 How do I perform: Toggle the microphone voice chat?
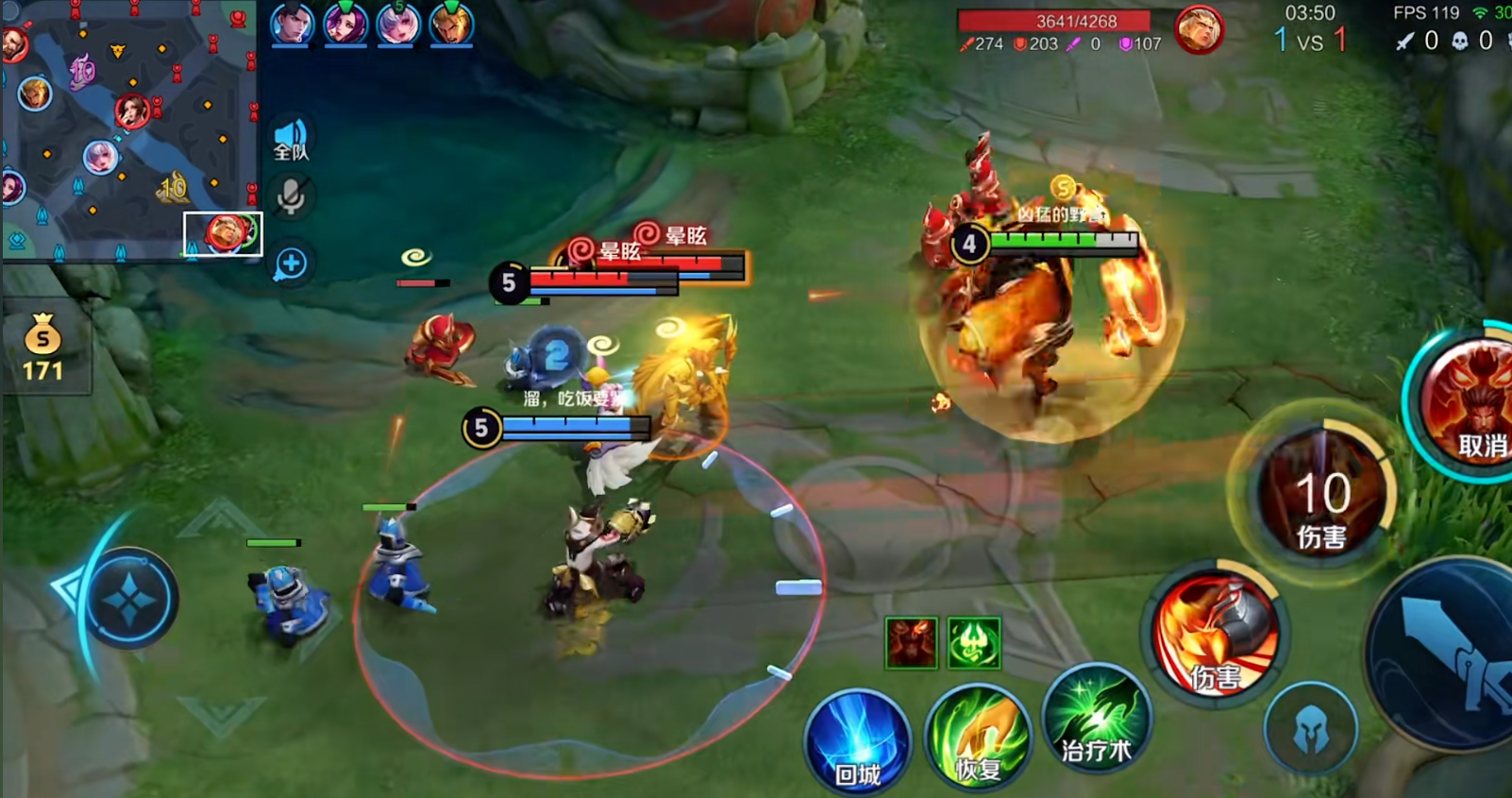click(x=291, y=197)
